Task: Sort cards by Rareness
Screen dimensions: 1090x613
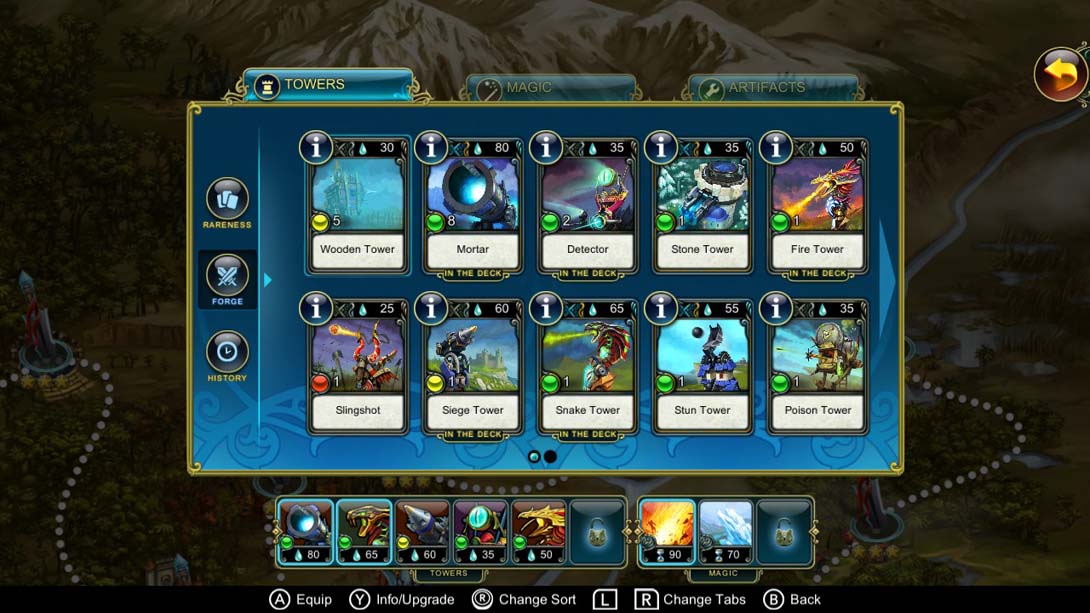Action: coord(227,203)
